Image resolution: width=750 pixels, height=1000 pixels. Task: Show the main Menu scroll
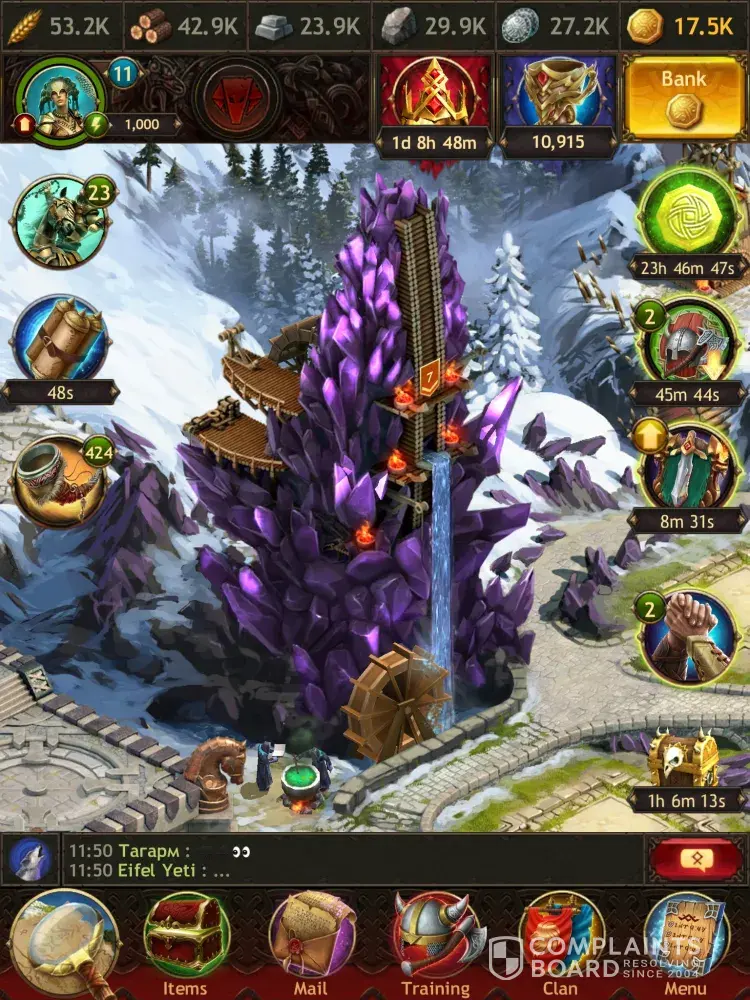685,940
